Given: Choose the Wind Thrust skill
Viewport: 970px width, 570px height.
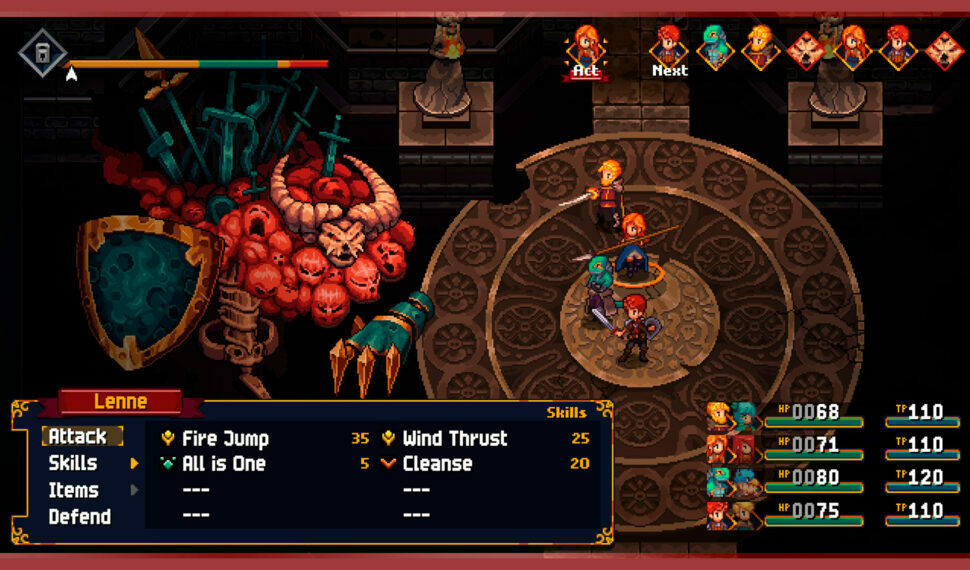Looking at the screenshot, I should tap(455, 438).
